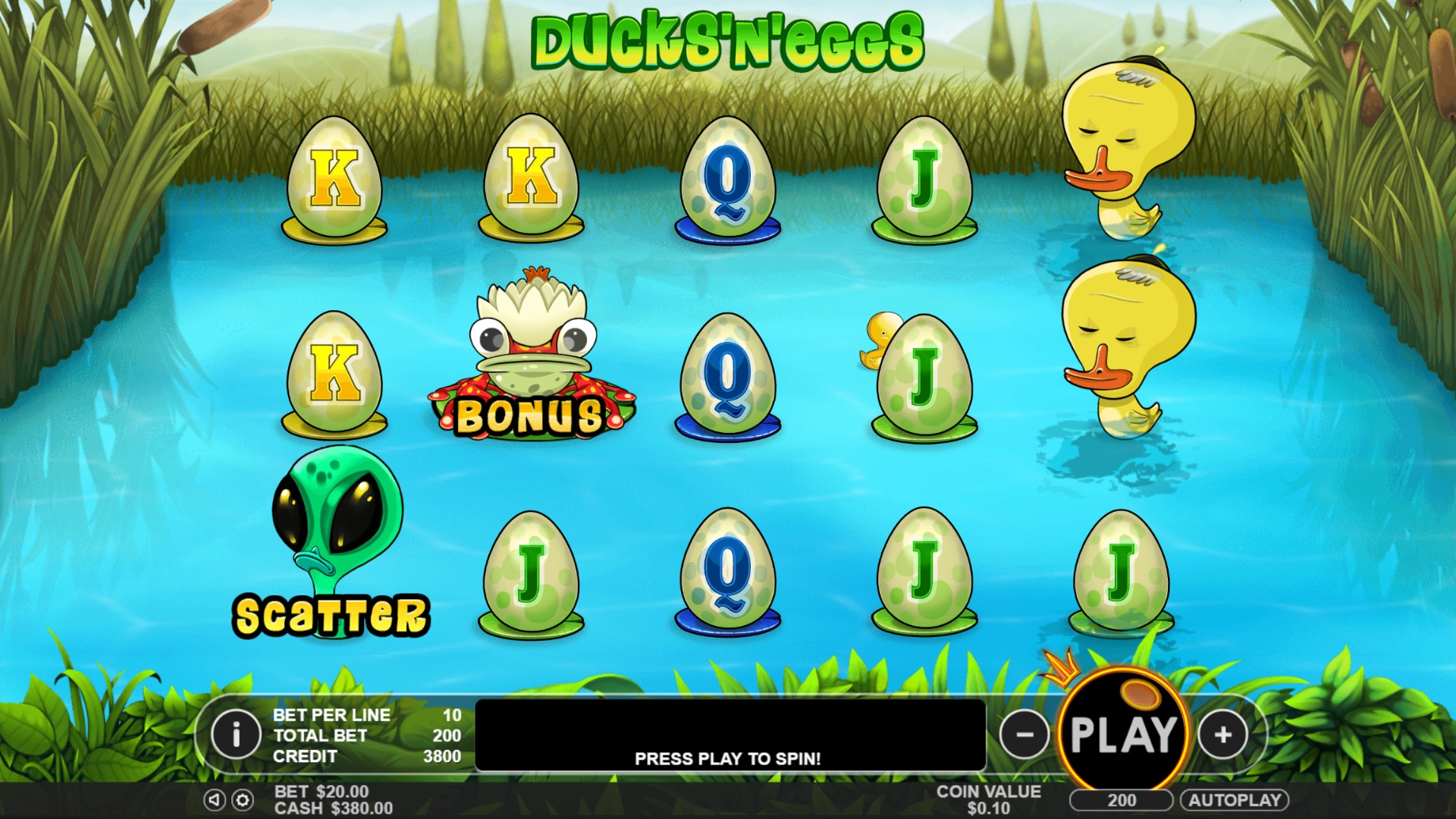The height and width of the screenshot is (819, 1456).
Task: Spin the reels with the PLAY button
Action: tap(1122, 733)
